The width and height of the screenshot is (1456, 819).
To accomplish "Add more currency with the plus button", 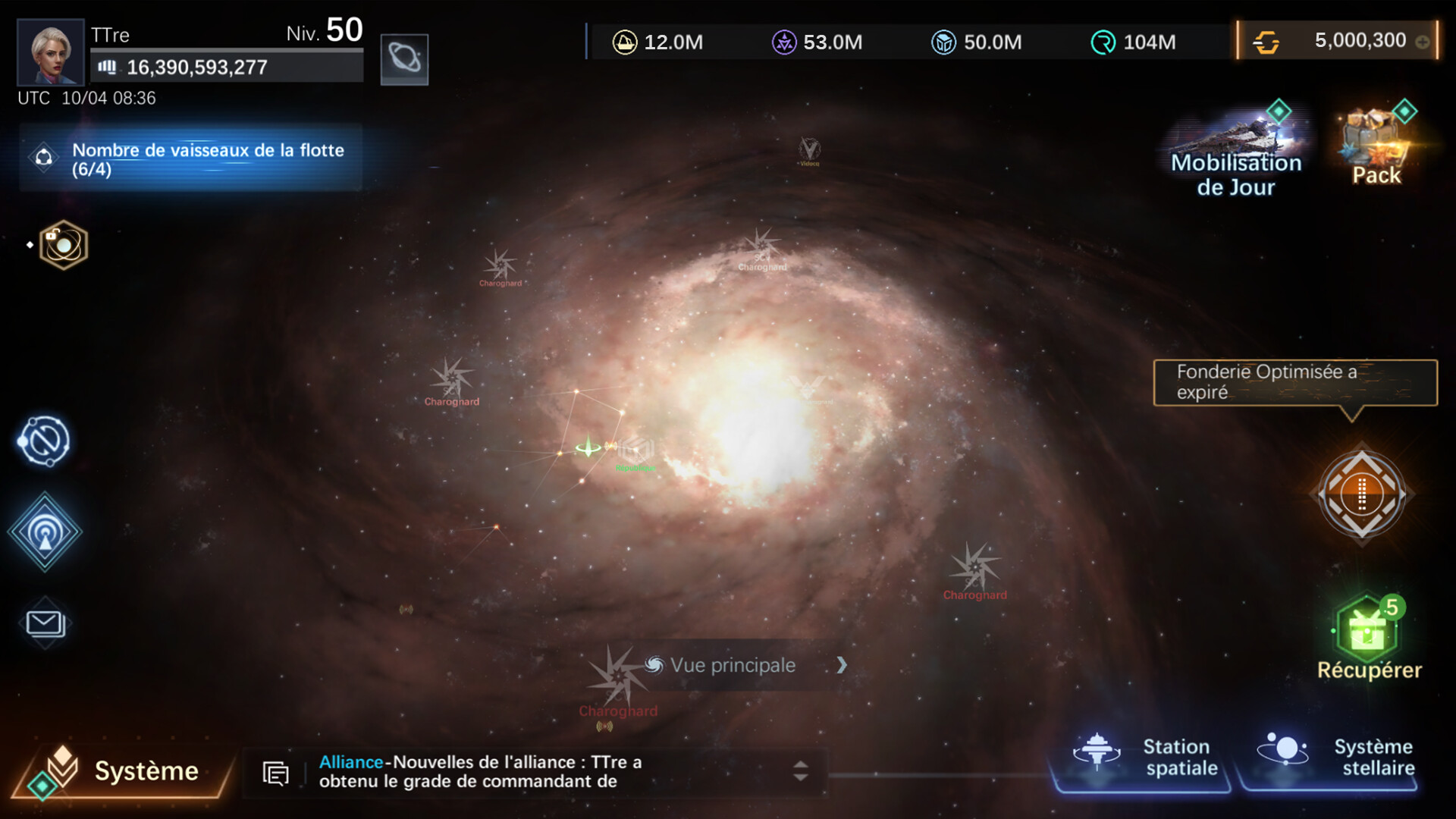I will pos(1423,42).
